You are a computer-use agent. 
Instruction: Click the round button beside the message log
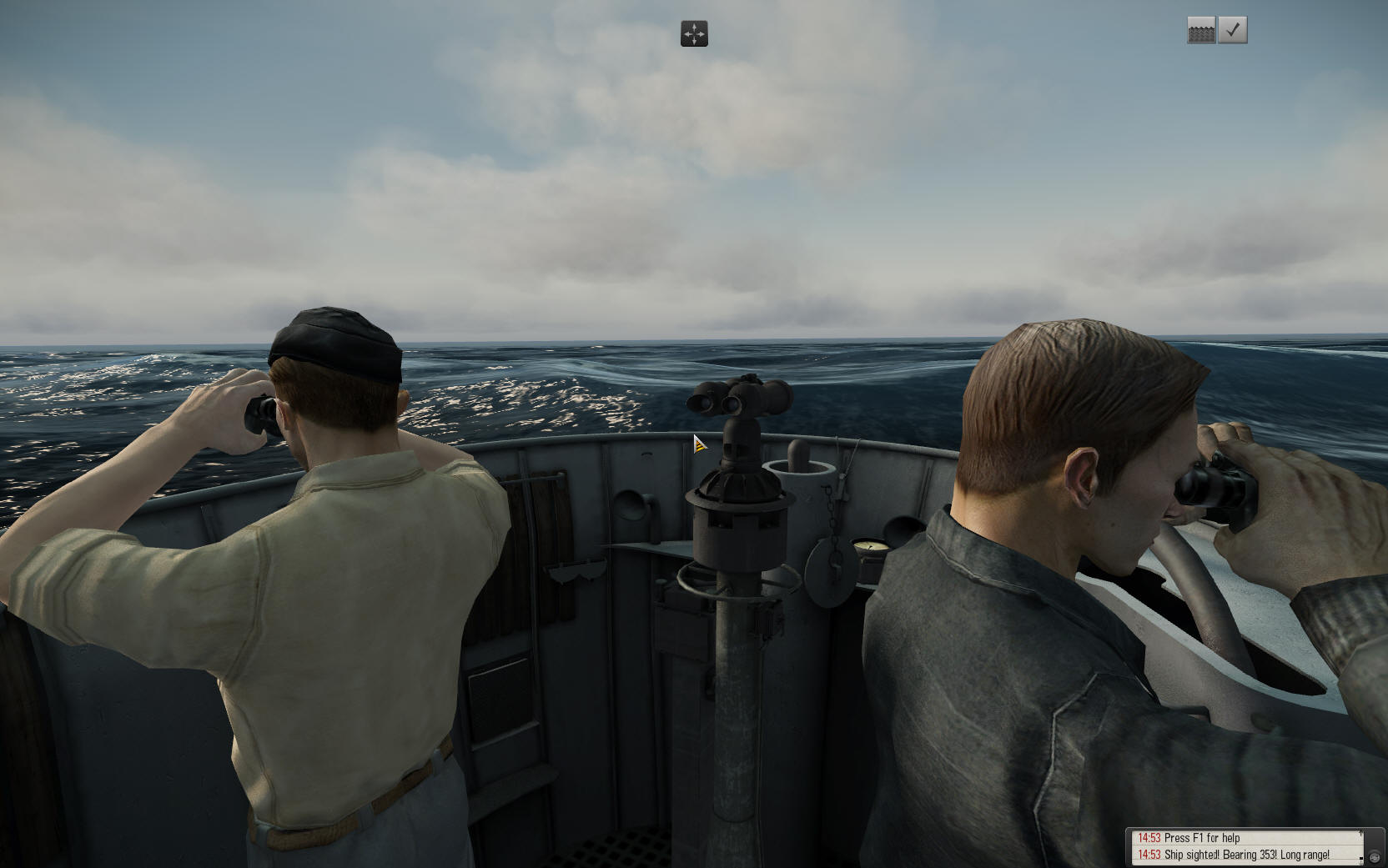pyautogui.click(x=1374, y=857)
